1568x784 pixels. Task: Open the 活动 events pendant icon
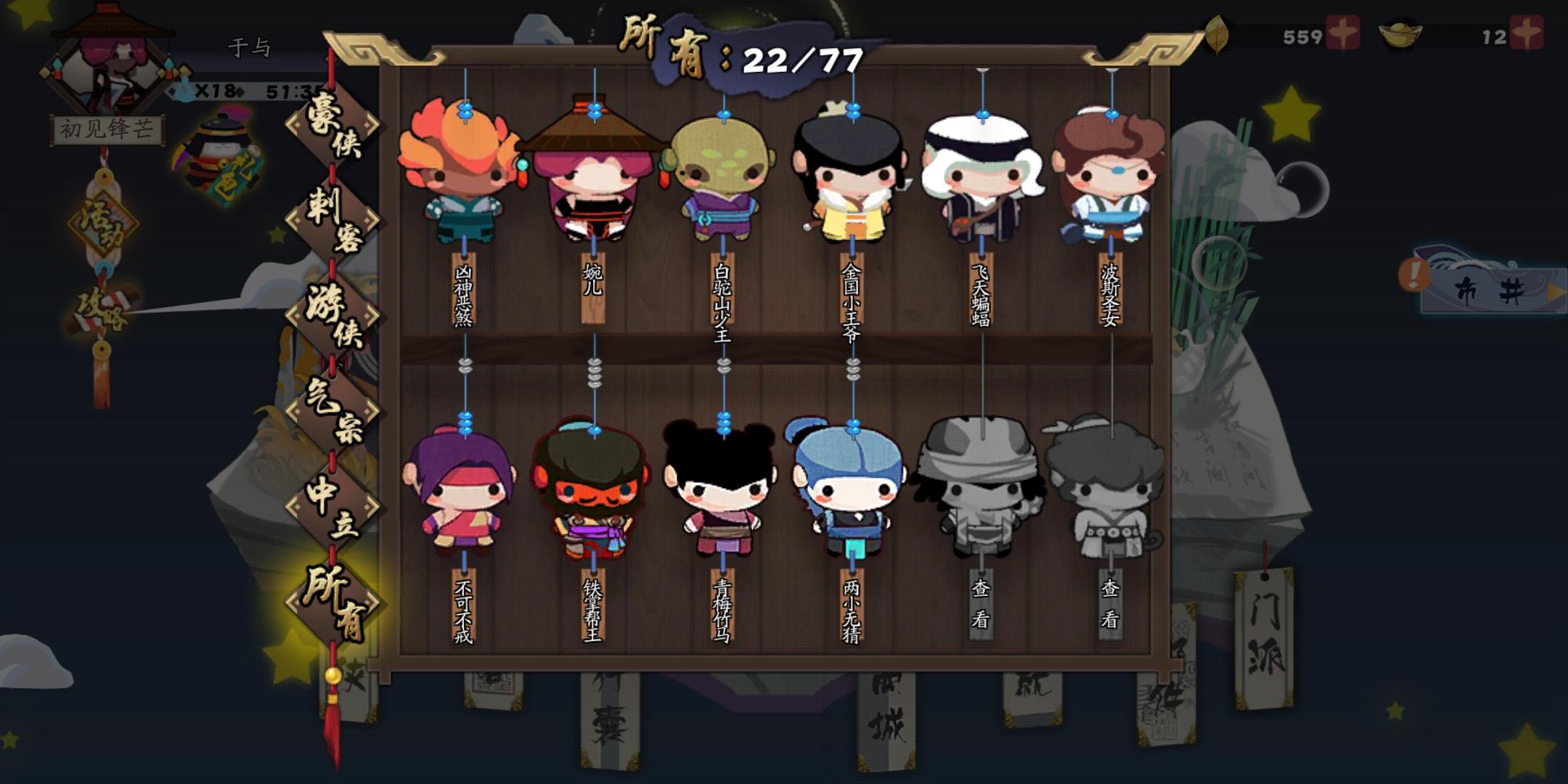point(103,225)
